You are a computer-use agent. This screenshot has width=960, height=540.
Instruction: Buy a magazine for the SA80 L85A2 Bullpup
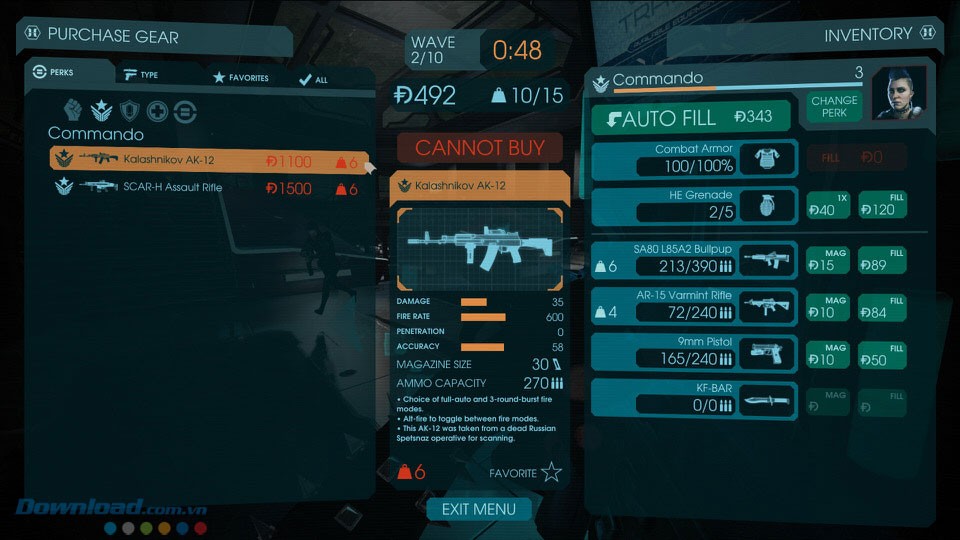pyautogui.click(x=828, y=260)
